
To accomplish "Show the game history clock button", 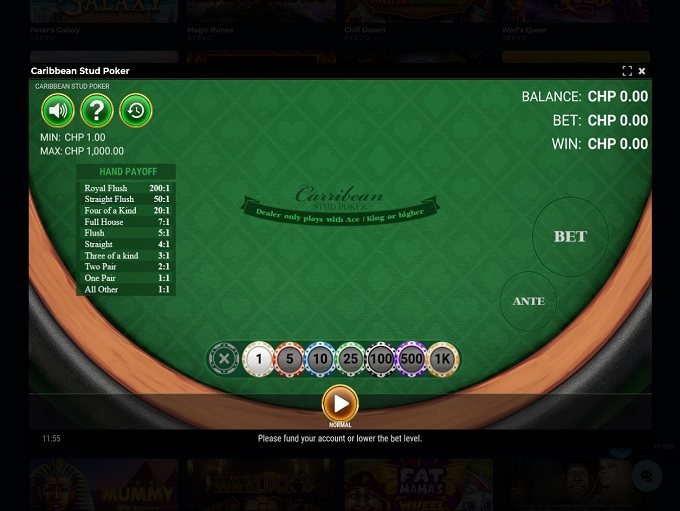I will [135, 110].
